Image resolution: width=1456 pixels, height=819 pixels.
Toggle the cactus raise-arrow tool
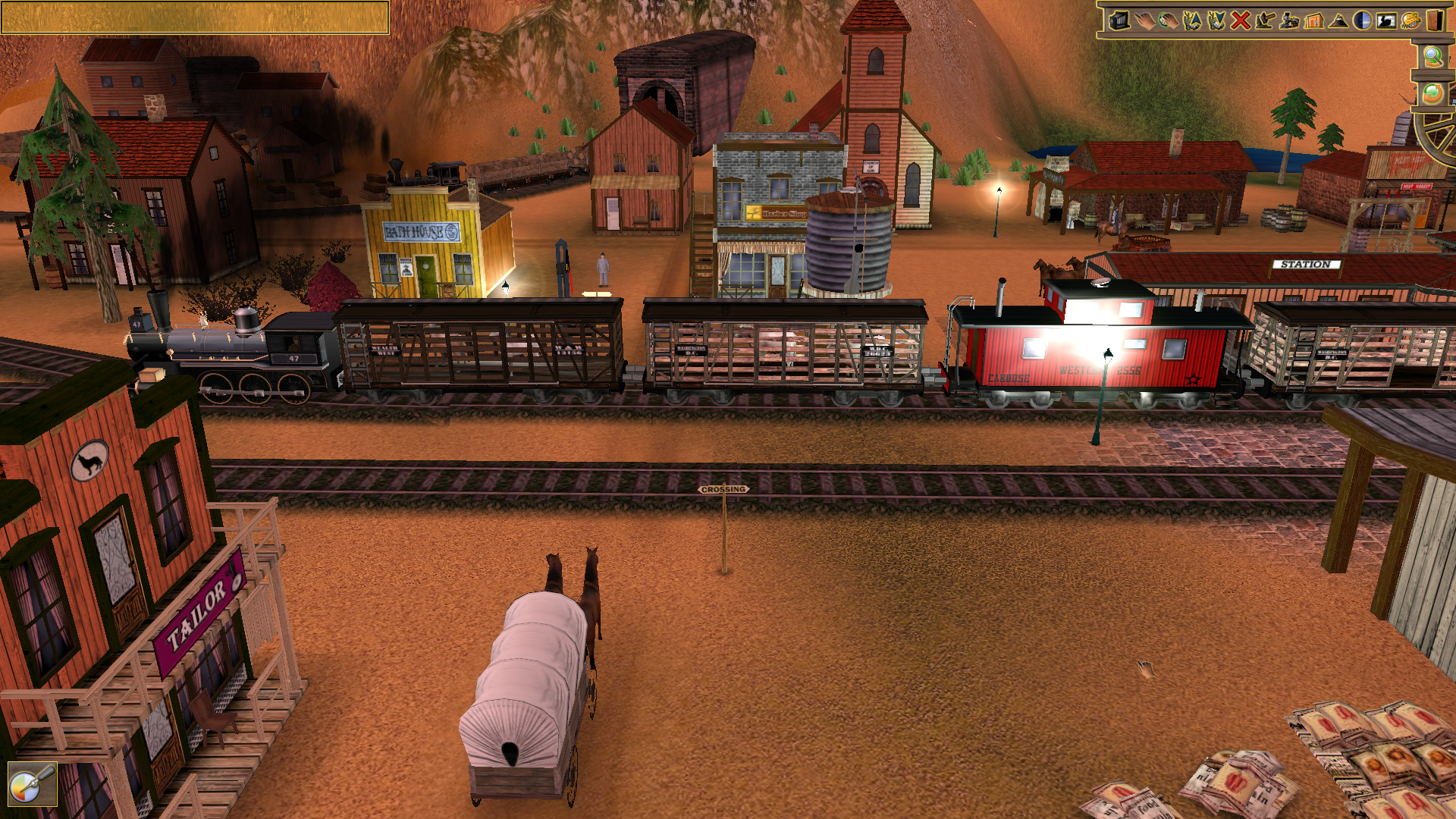[x=1192, y=20]
